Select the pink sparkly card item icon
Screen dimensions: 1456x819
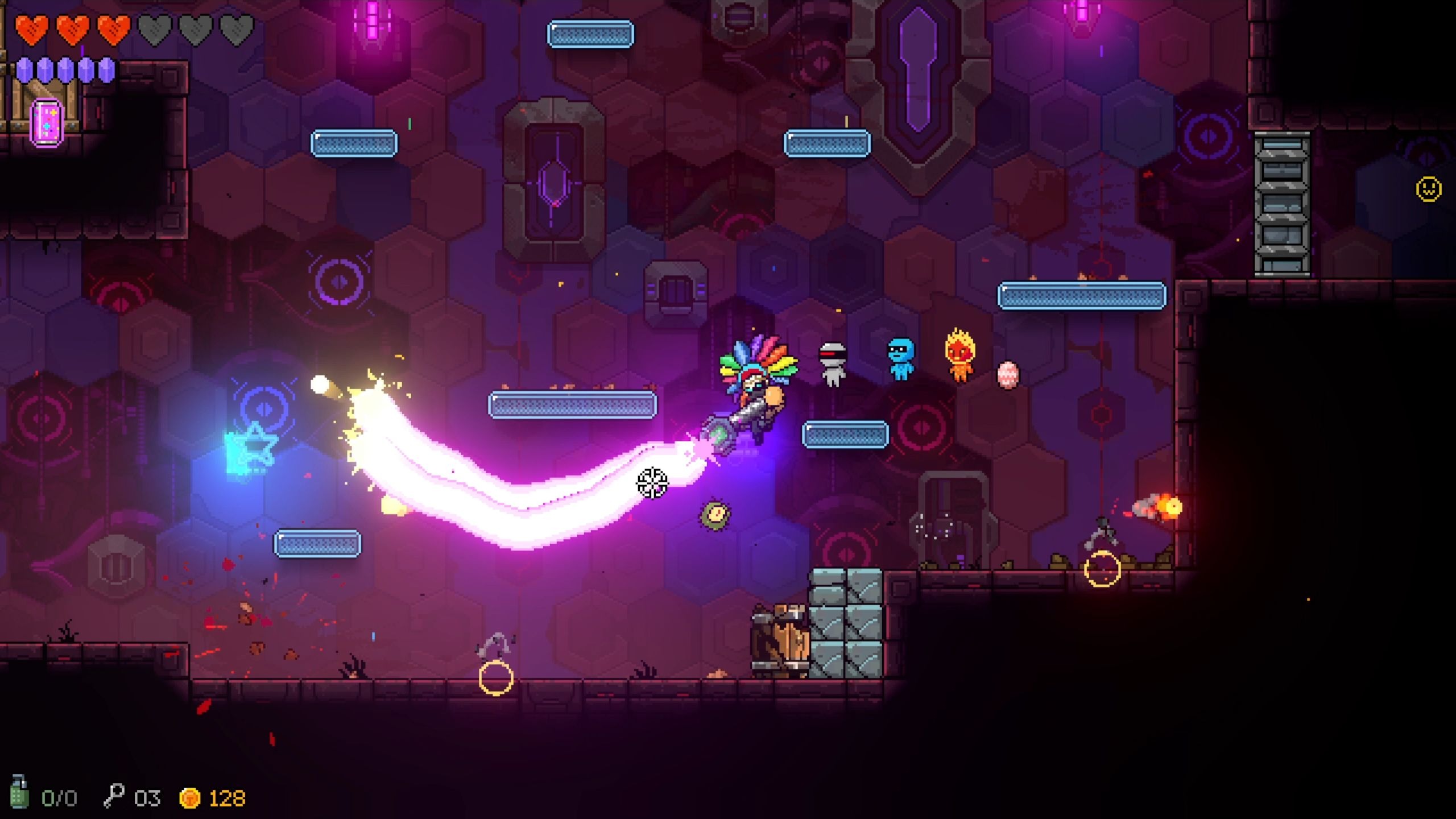pyautogui.click(x=47, y=122)
